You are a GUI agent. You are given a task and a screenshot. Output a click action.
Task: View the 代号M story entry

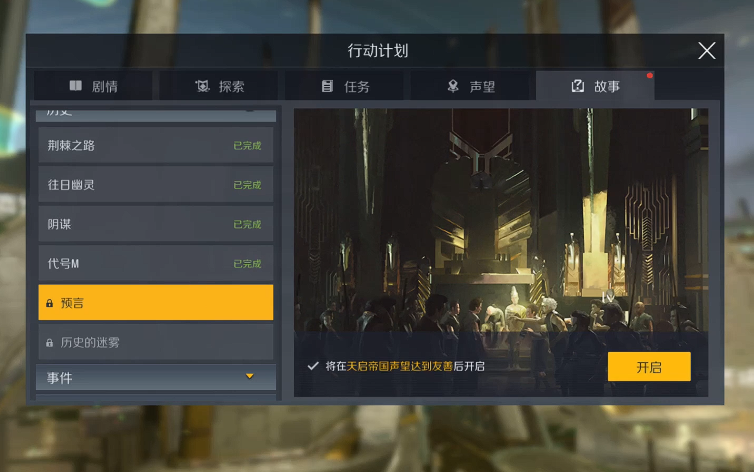point(155,264)
